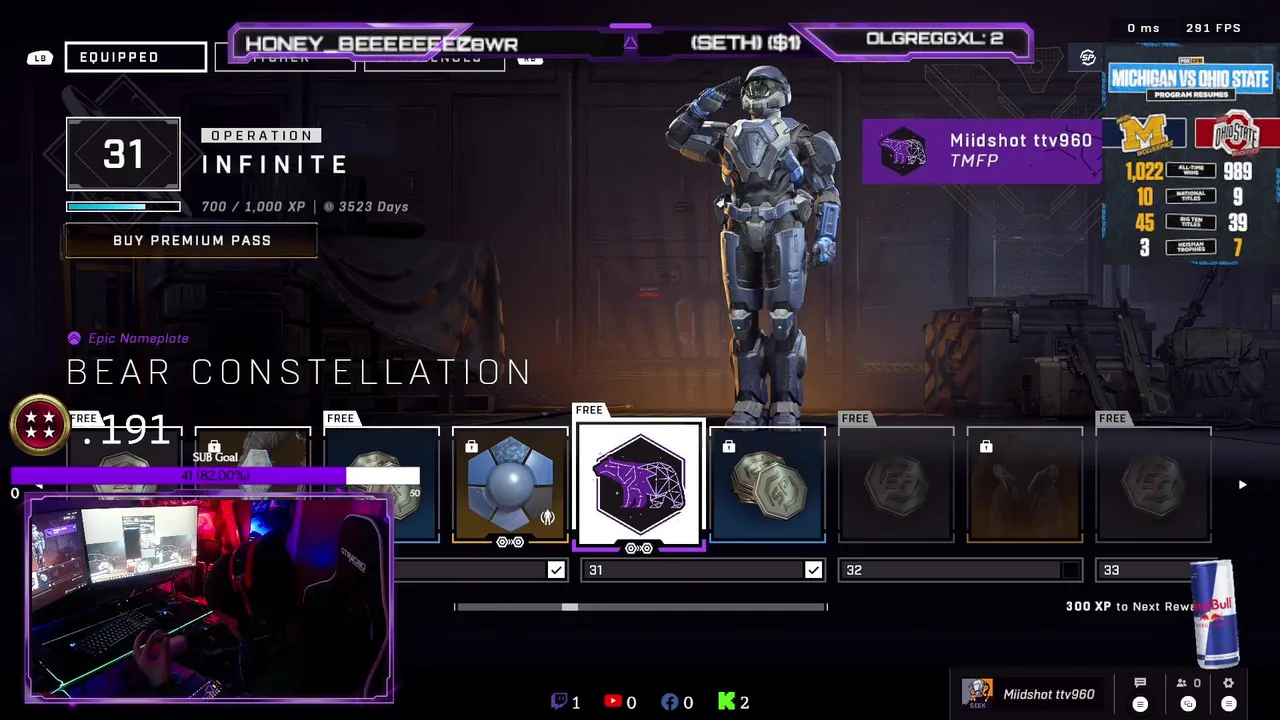The image size is (1280, 720).
Task: Select the locked stack of coins reward
Action: (x=767, y=486)
